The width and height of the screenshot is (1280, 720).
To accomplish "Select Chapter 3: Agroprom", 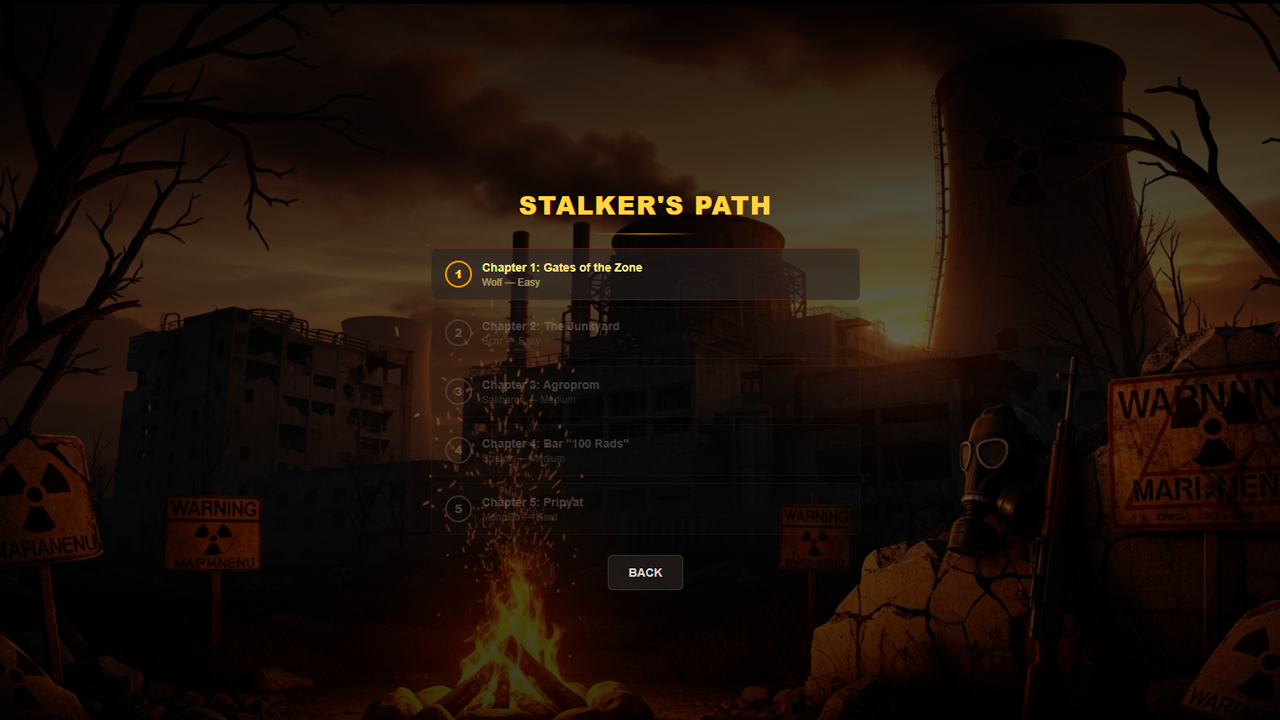I will (539, 384).
